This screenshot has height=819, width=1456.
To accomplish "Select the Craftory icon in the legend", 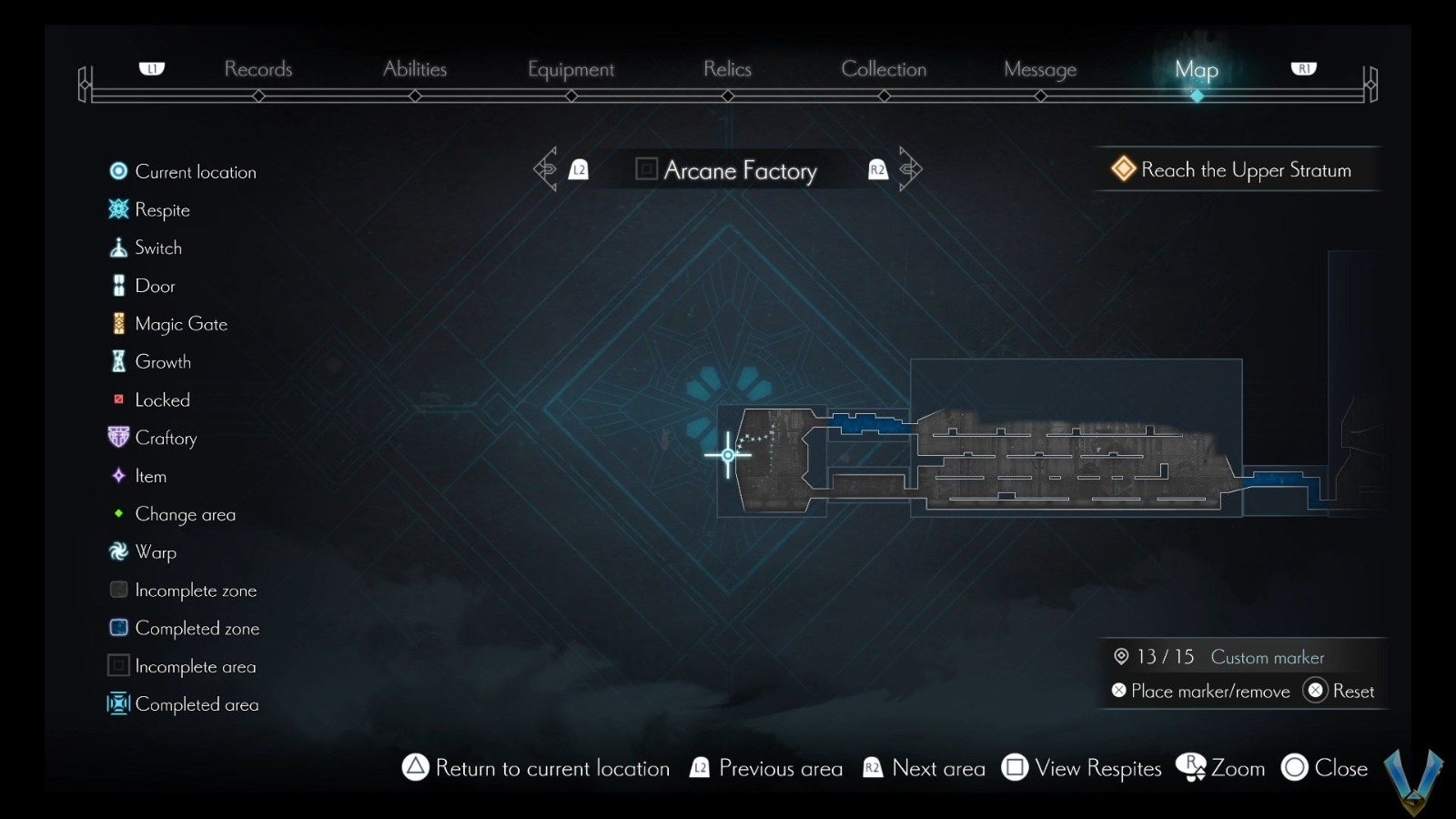I will tap(118, 438).
